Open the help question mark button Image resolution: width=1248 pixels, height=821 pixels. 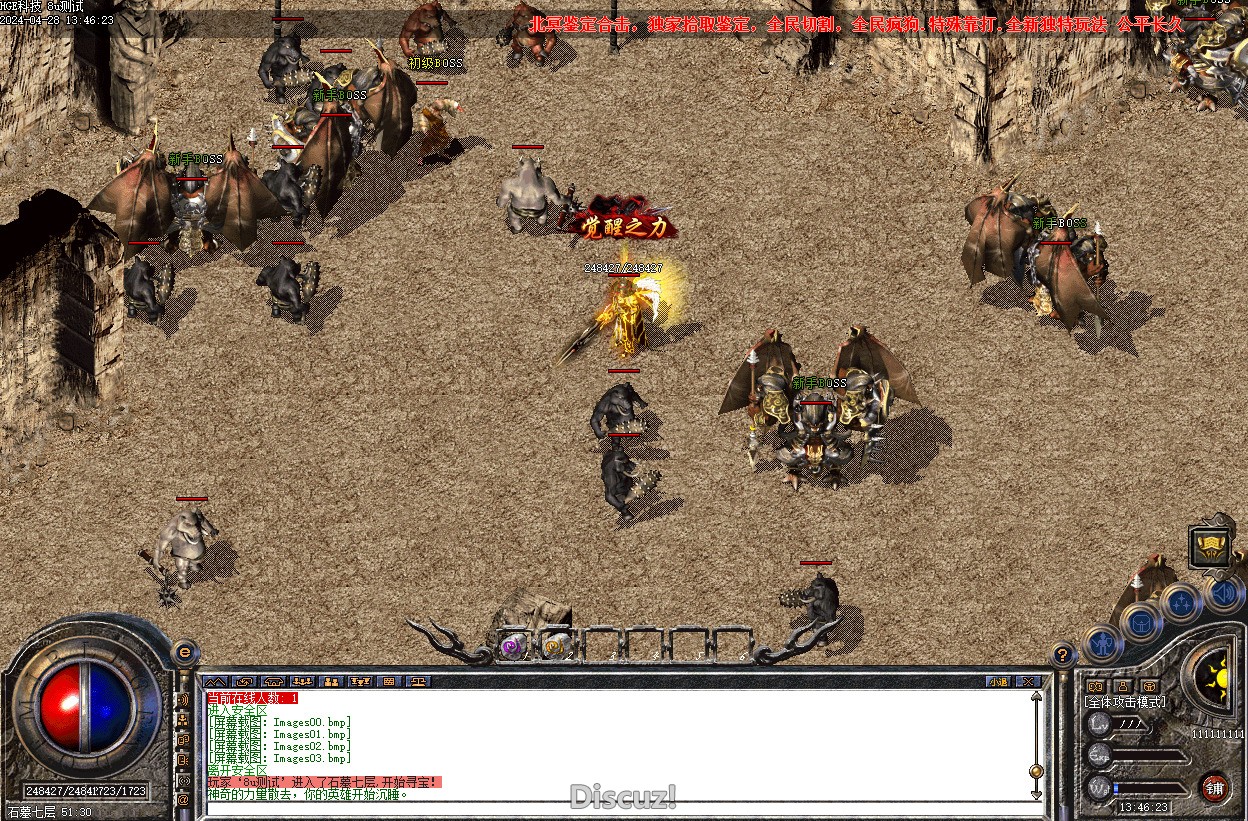click(x=1063, y=655)
